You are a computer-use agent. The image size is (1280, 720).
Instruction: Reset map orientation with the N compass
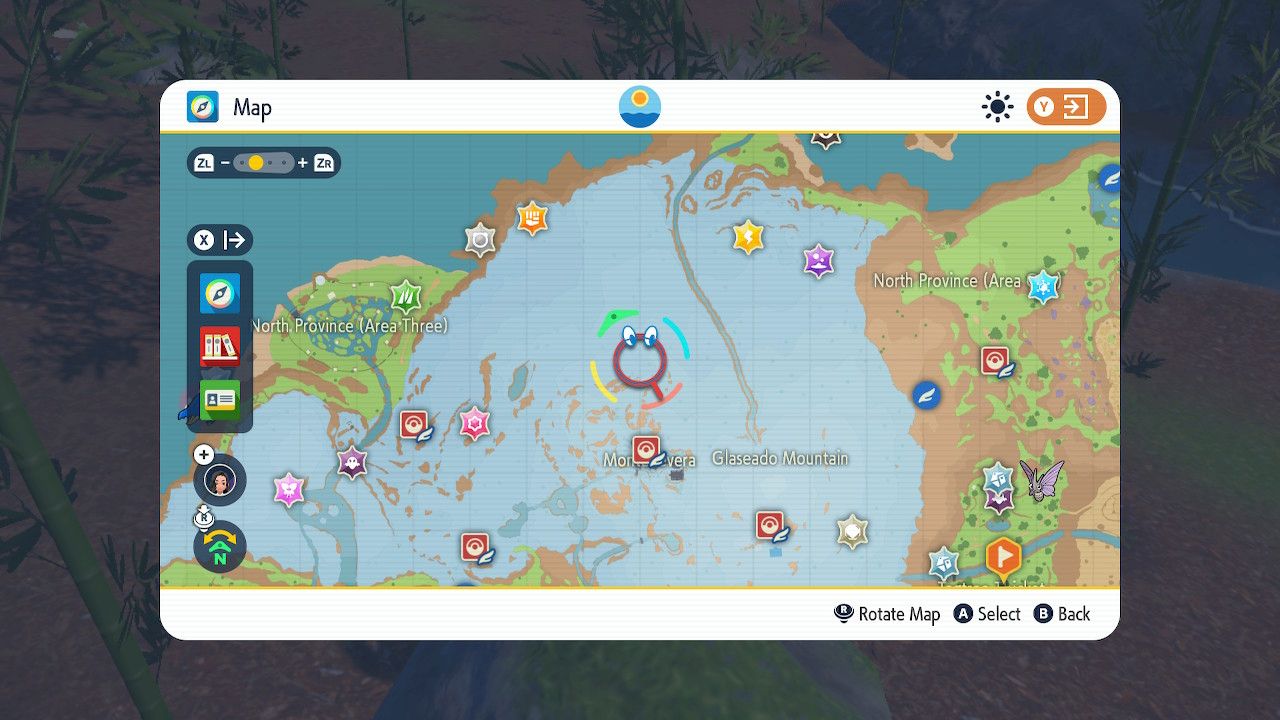[x=218, y=548]
